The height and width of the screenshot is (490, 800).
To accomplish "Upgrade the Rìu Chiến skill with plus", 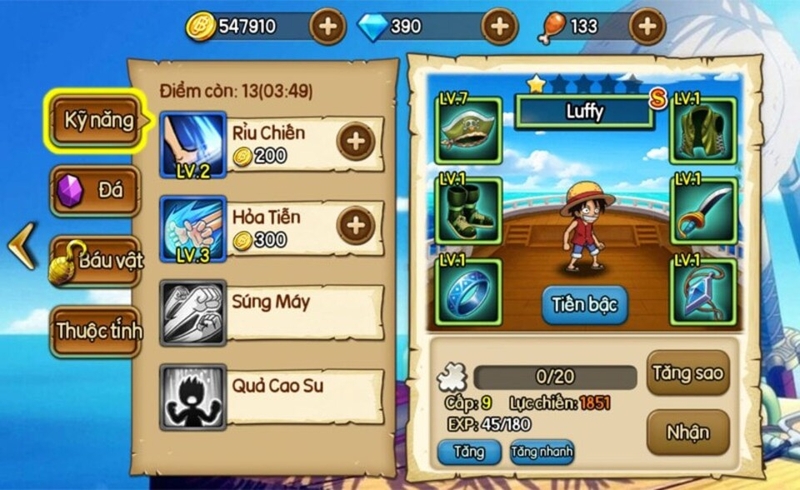I will click(355, 142).
